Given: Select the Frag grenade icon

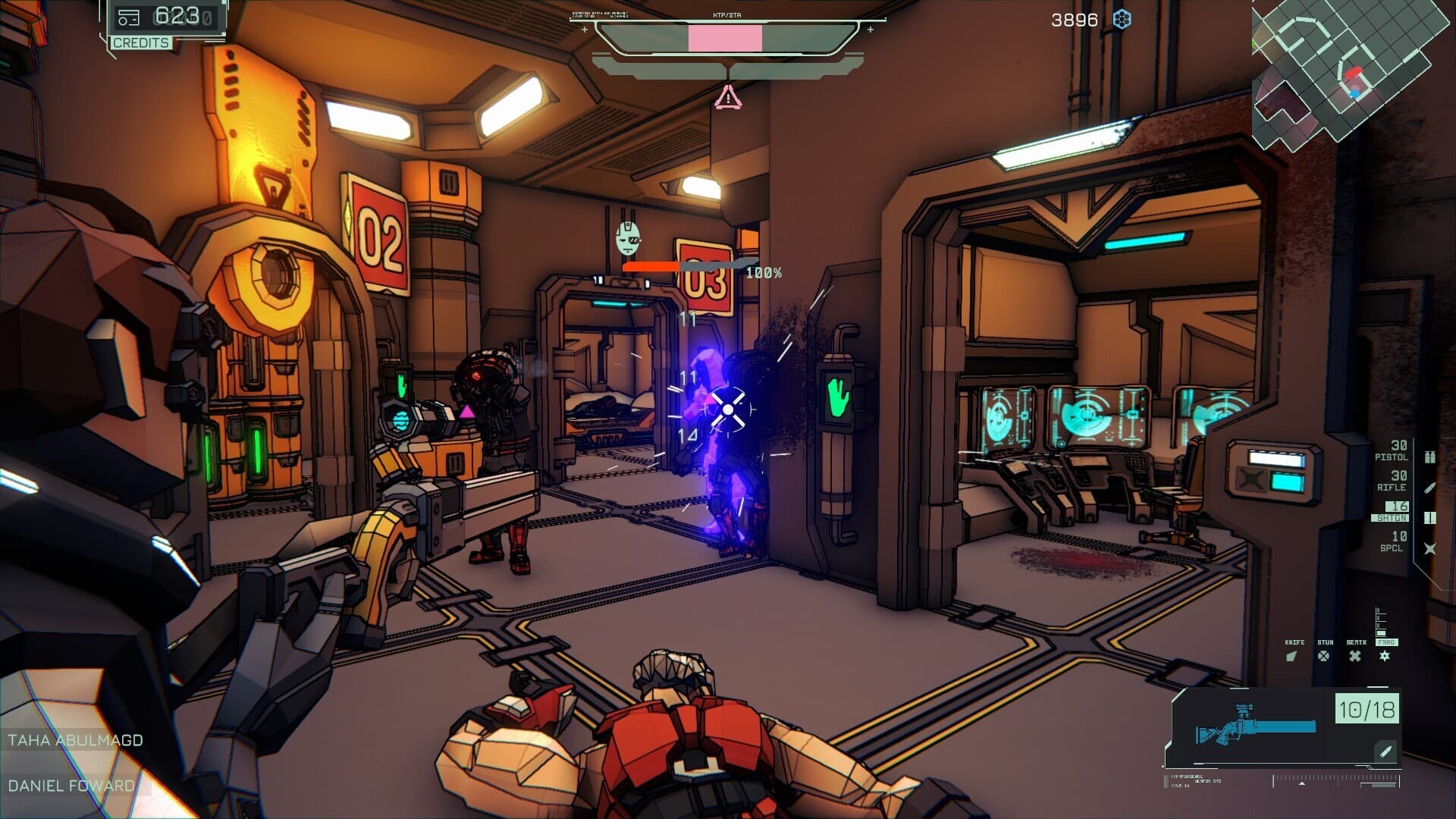Looking at the screenshot, I should pos(1385,656).
